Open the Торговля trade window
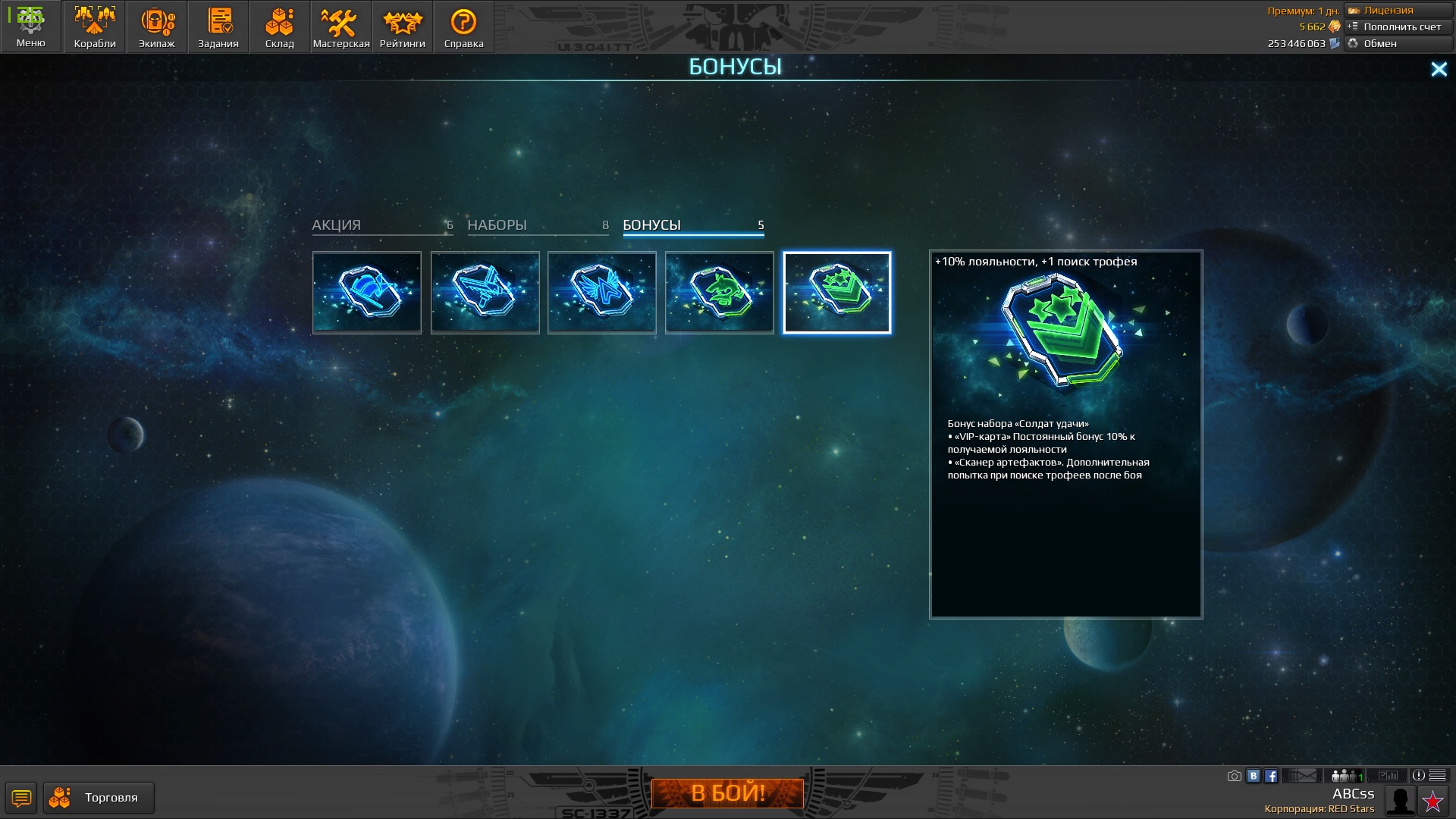Image resolution: width=1456 pixels, height=819 pixels. (x=99, y=798)
